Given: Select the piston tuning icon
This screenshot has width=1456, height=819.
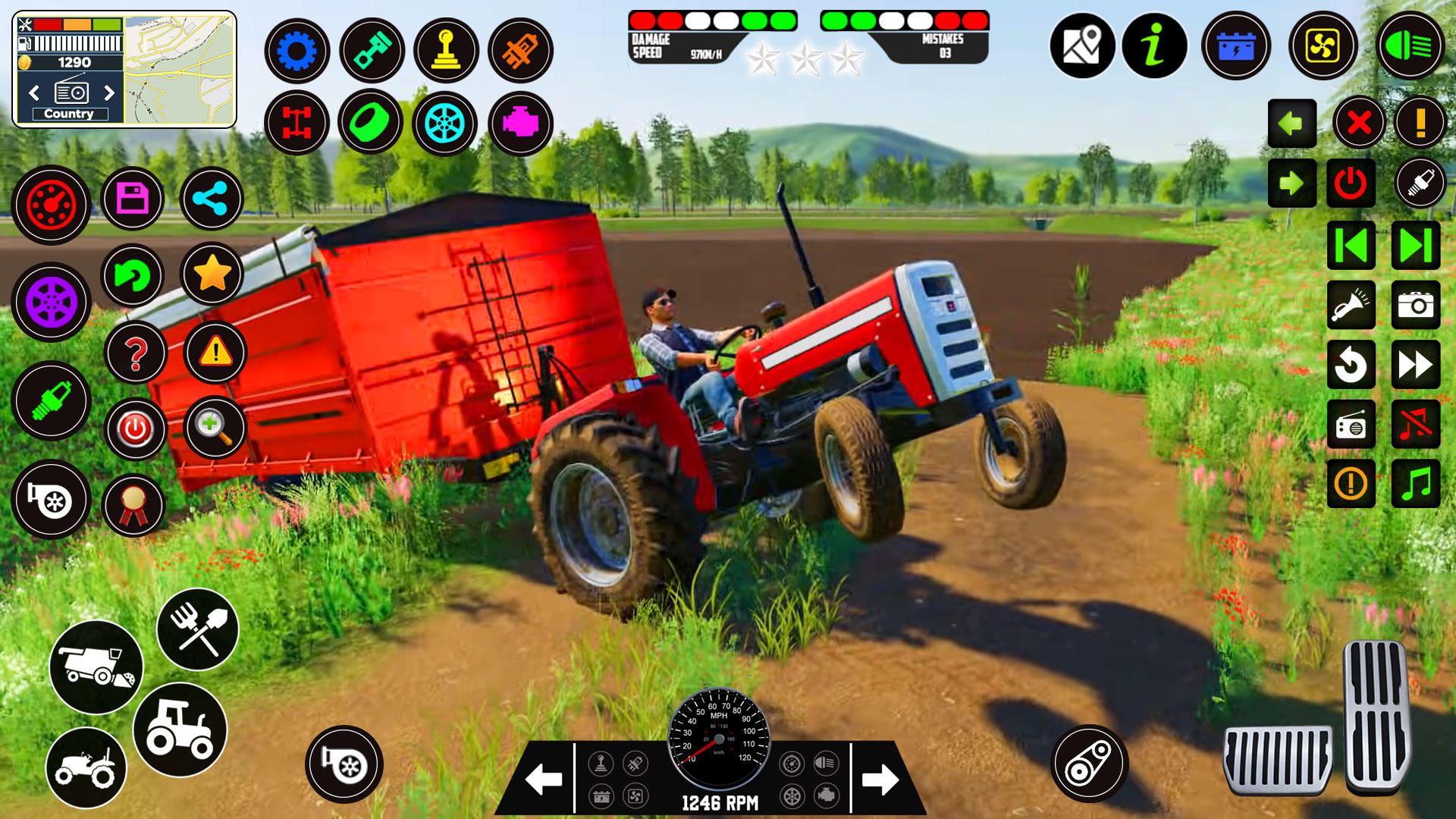Looking at the screenshot, I should (371, 49).
